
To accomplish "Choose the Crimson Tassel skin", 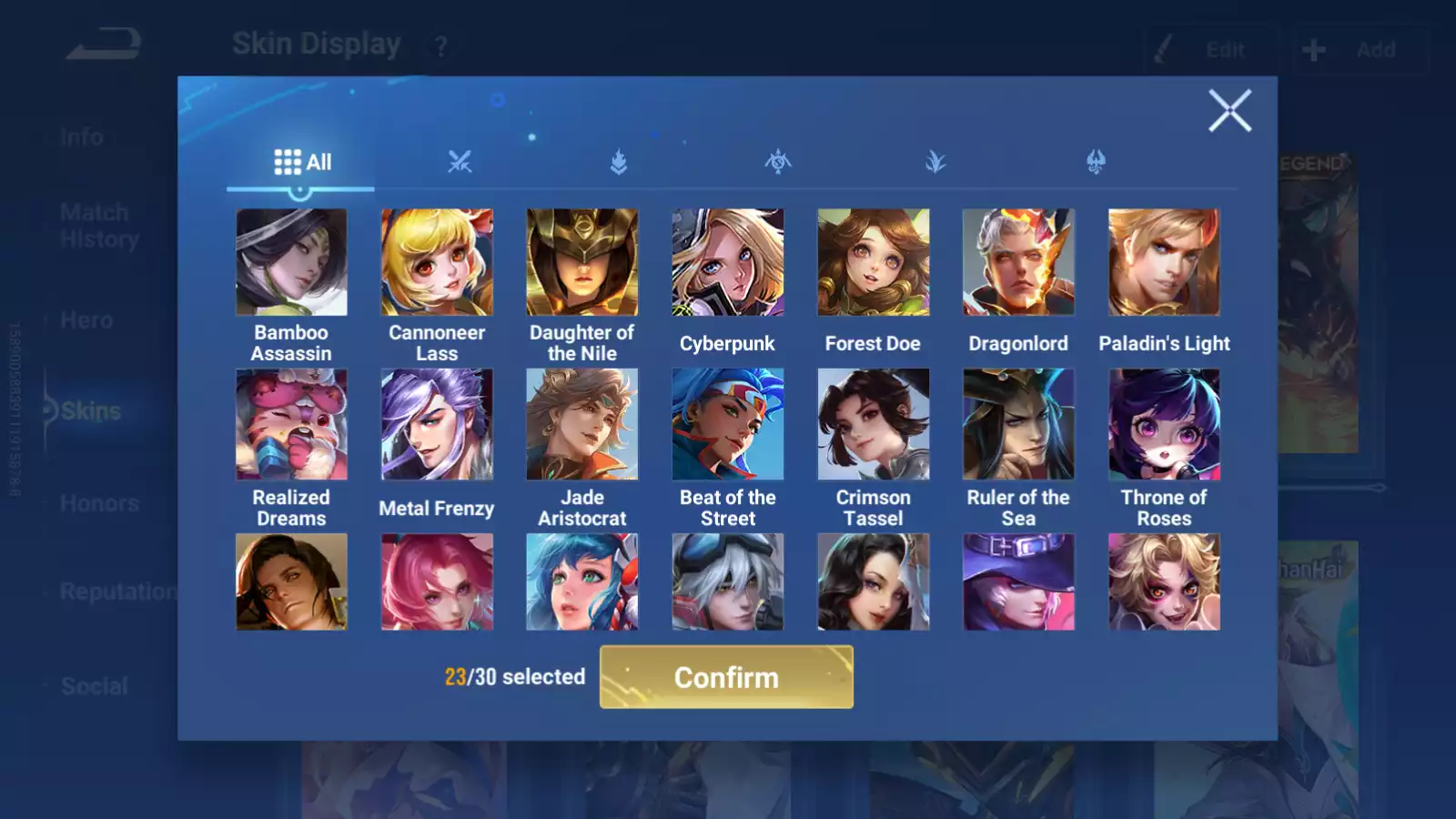I will point(874,424).
